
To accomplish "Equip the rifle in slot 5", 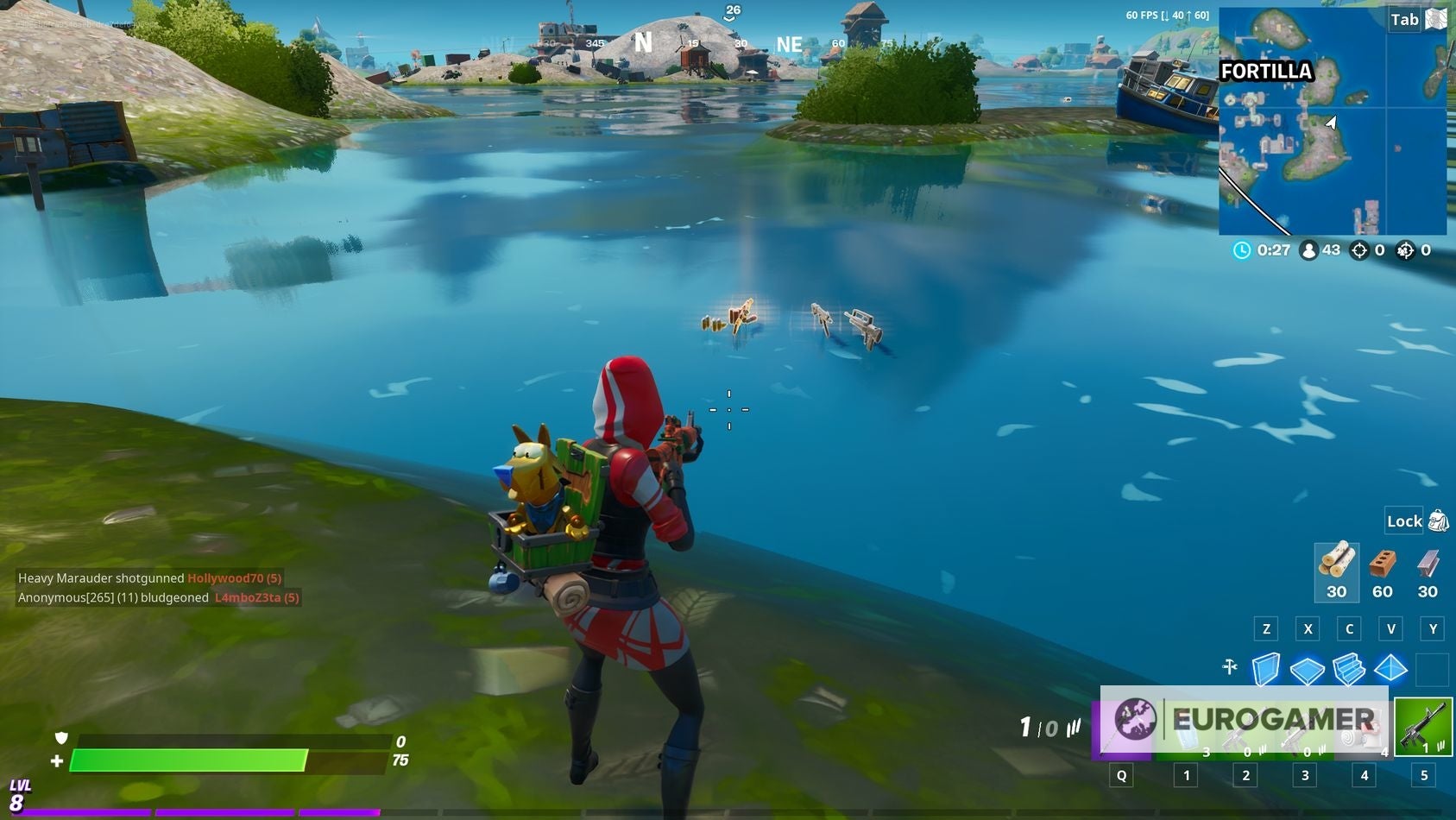I will (x=1422, y=728).
